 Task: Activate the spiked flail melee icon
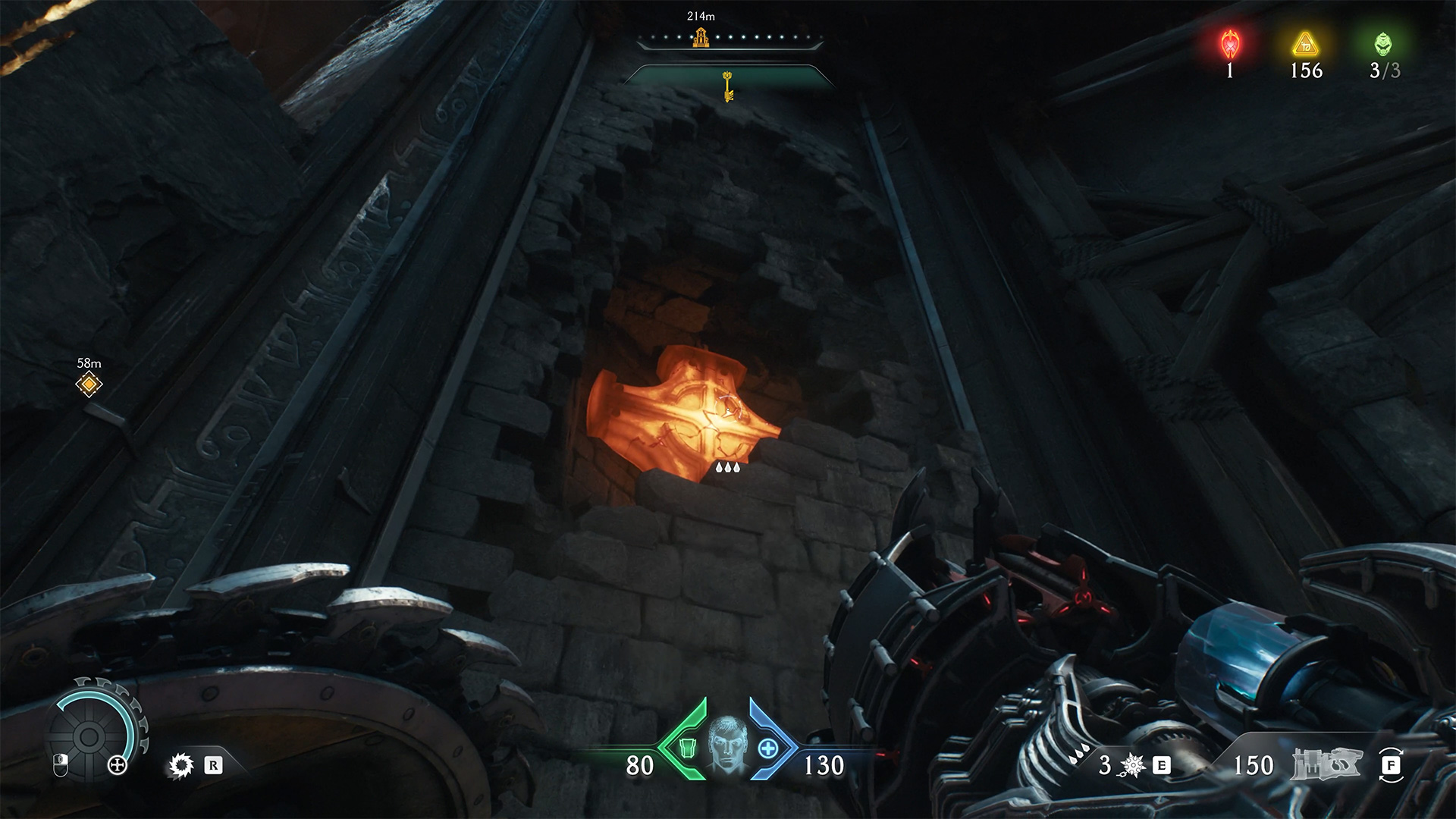coord(1133,766)
